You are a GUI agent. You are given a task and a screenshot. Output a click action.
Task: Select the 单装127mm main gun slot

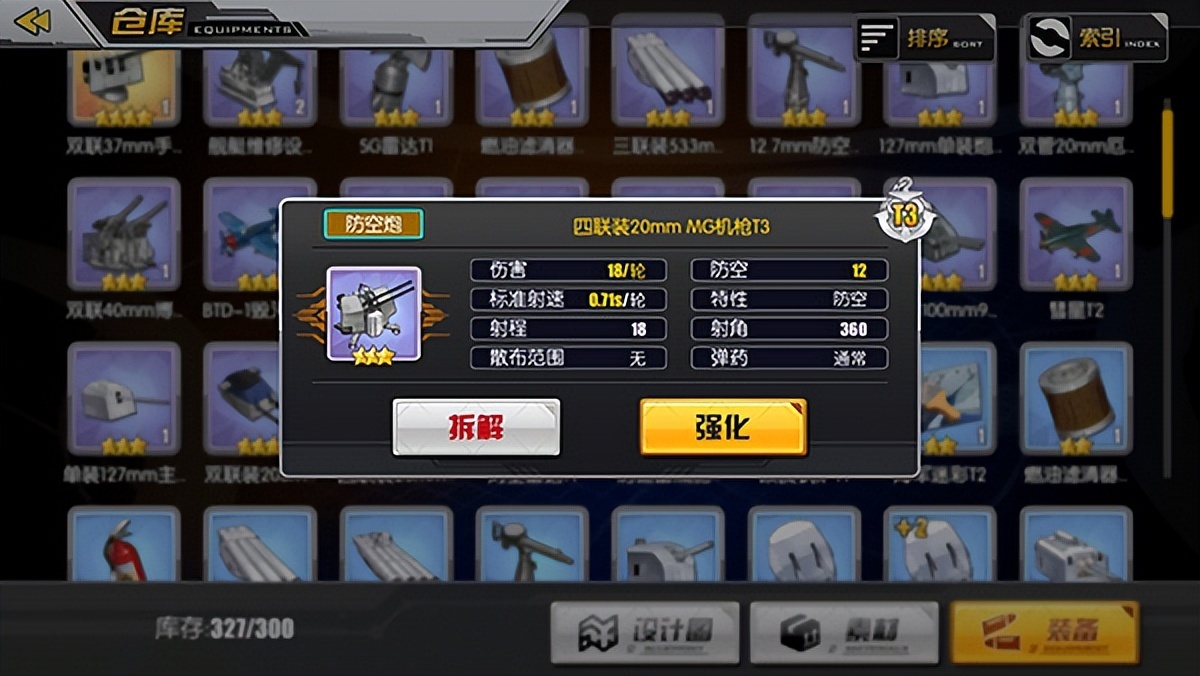pos(124,400)
